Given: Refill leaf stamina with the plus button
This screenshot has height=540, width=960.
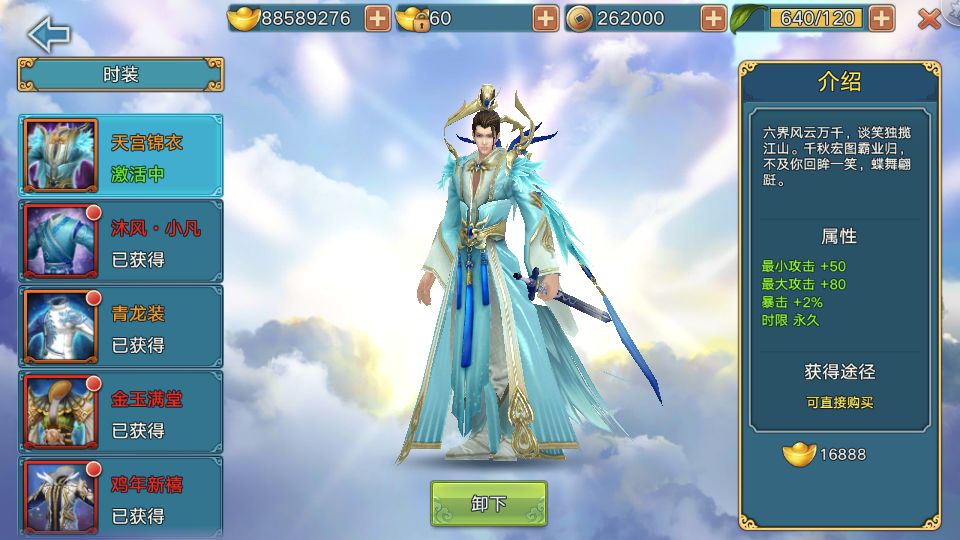Looking at the screenshot, I should (881, 18).
